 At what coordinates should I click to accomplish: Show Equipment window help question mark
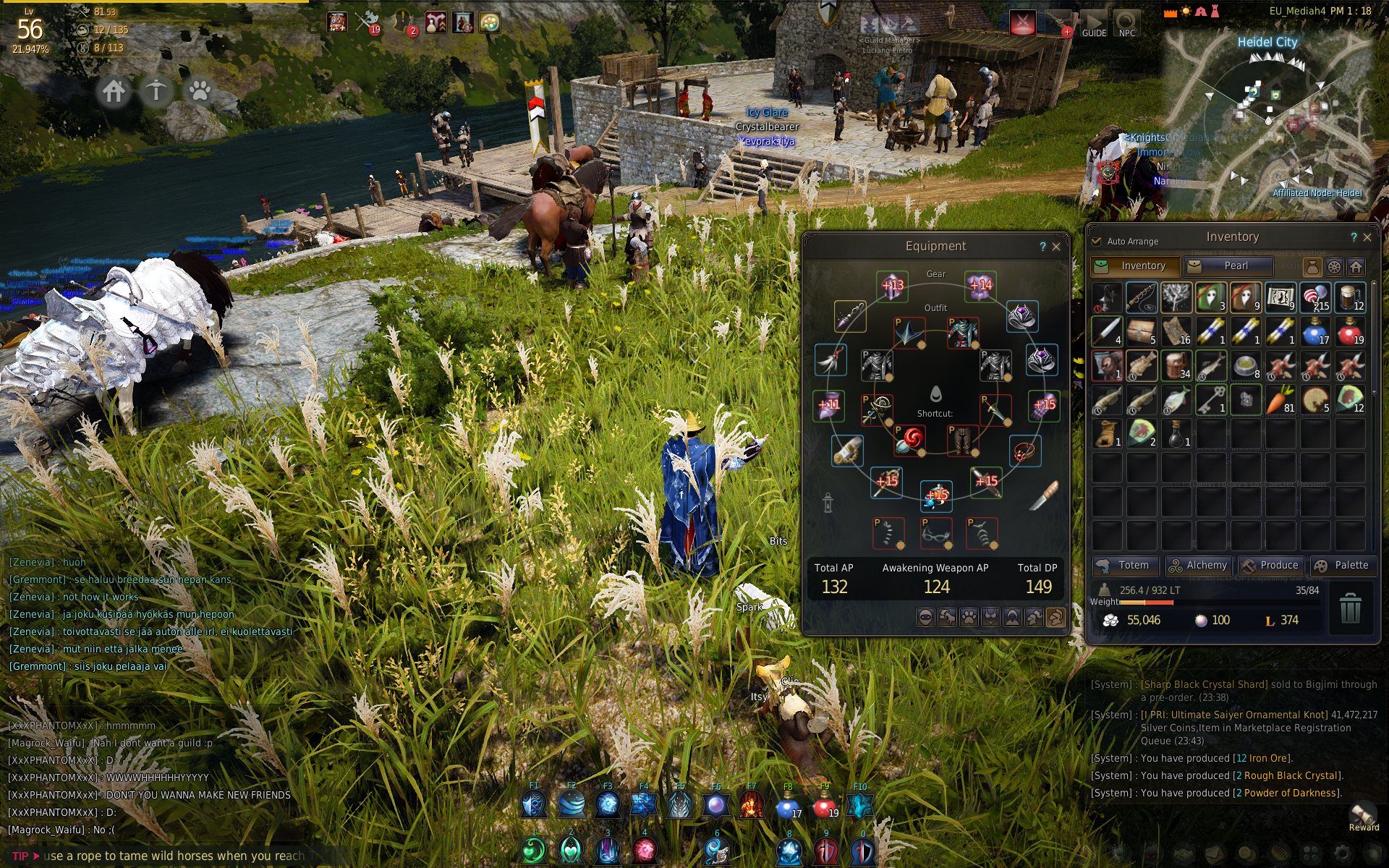coord(1042,247)
